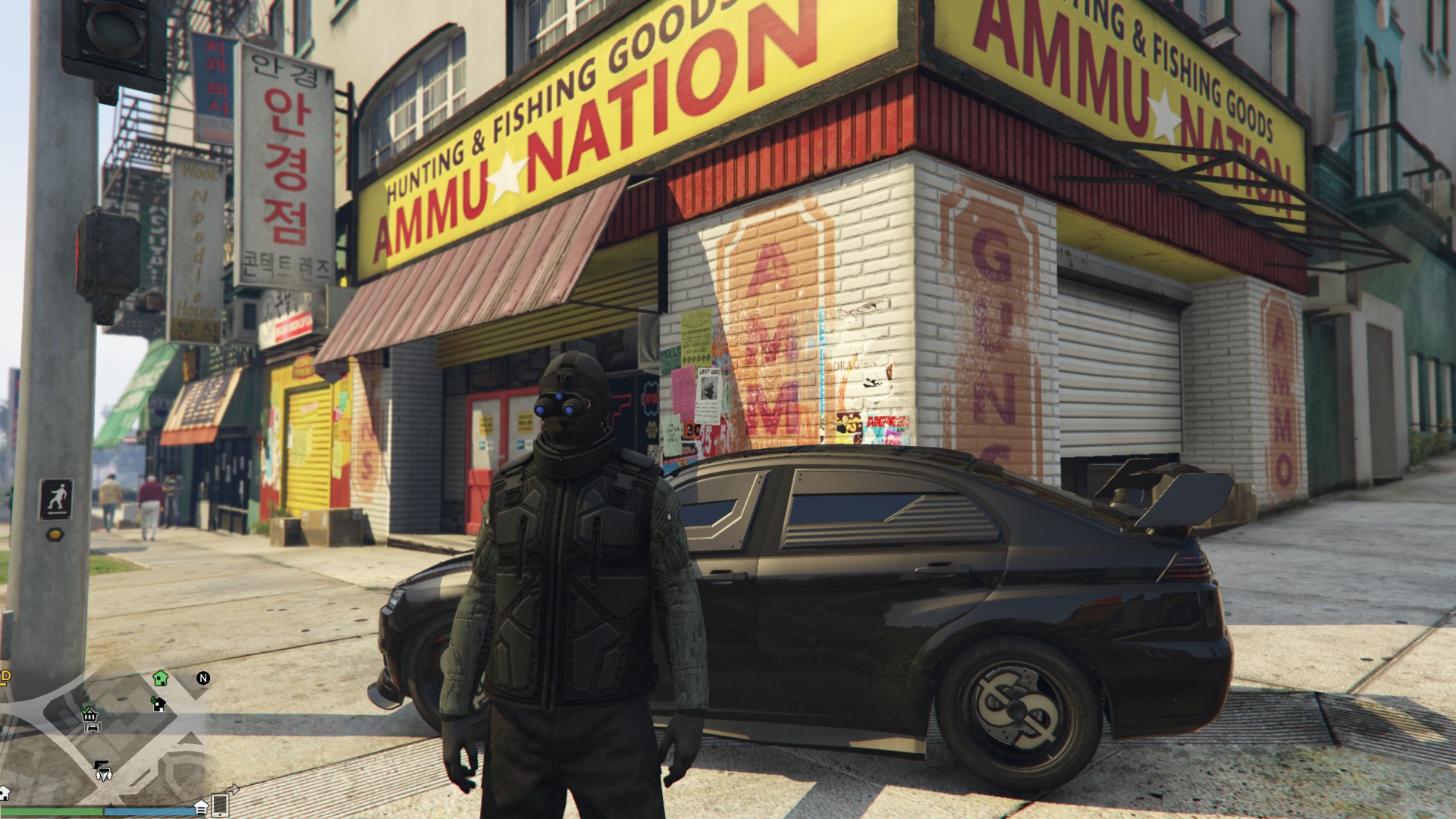Open the phone icon by the minimap

click(x=221, y=804)
